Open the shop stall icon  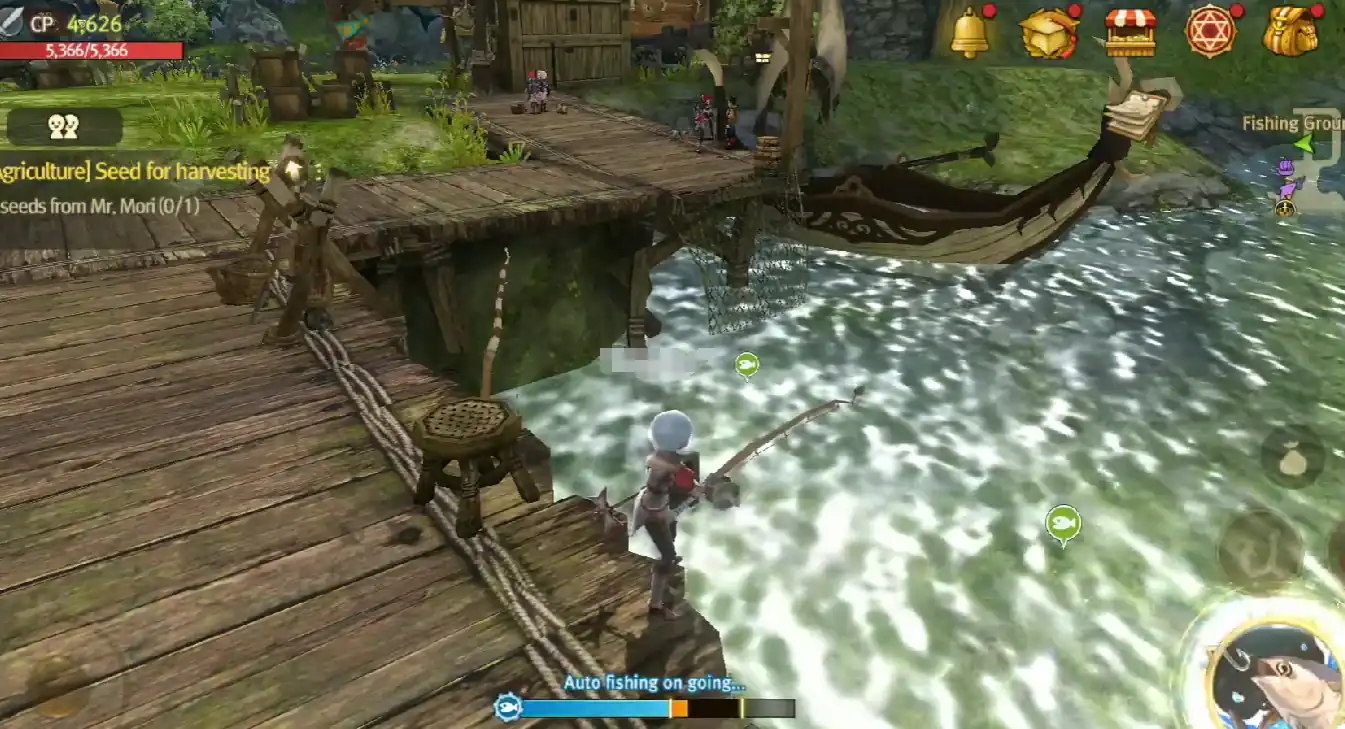1130,31
